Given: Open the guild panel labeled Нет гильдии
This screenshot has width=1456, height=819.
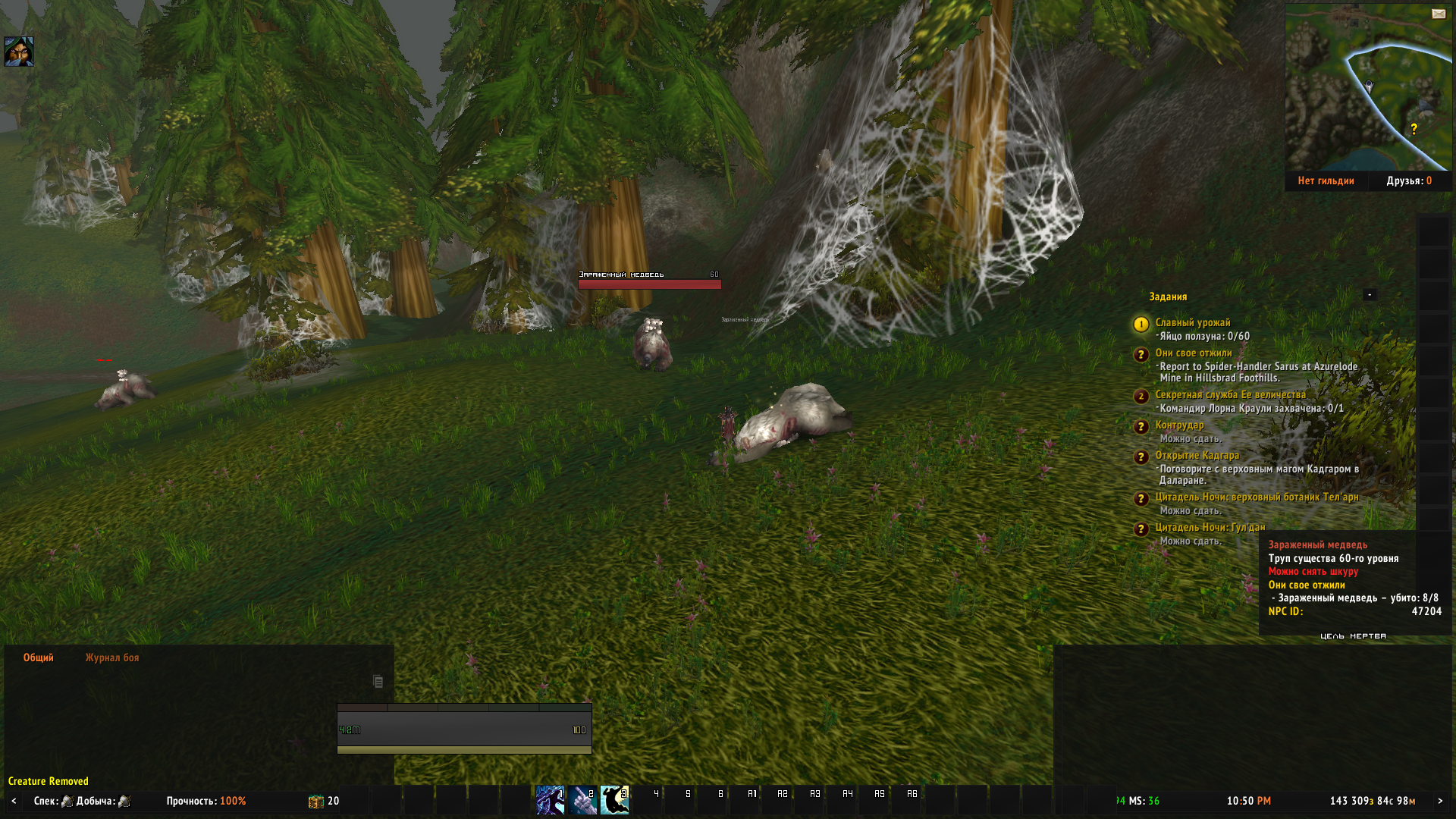Looking at the screenshot, I should pos(1326,181).
